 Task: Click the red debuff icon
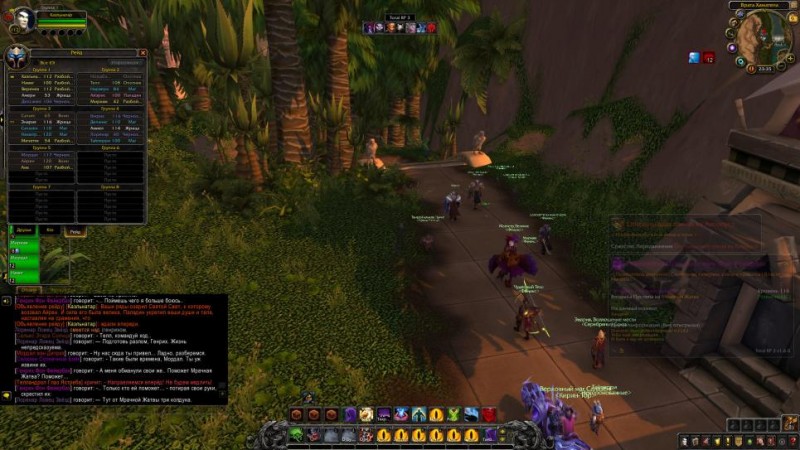tap(709, 57)
